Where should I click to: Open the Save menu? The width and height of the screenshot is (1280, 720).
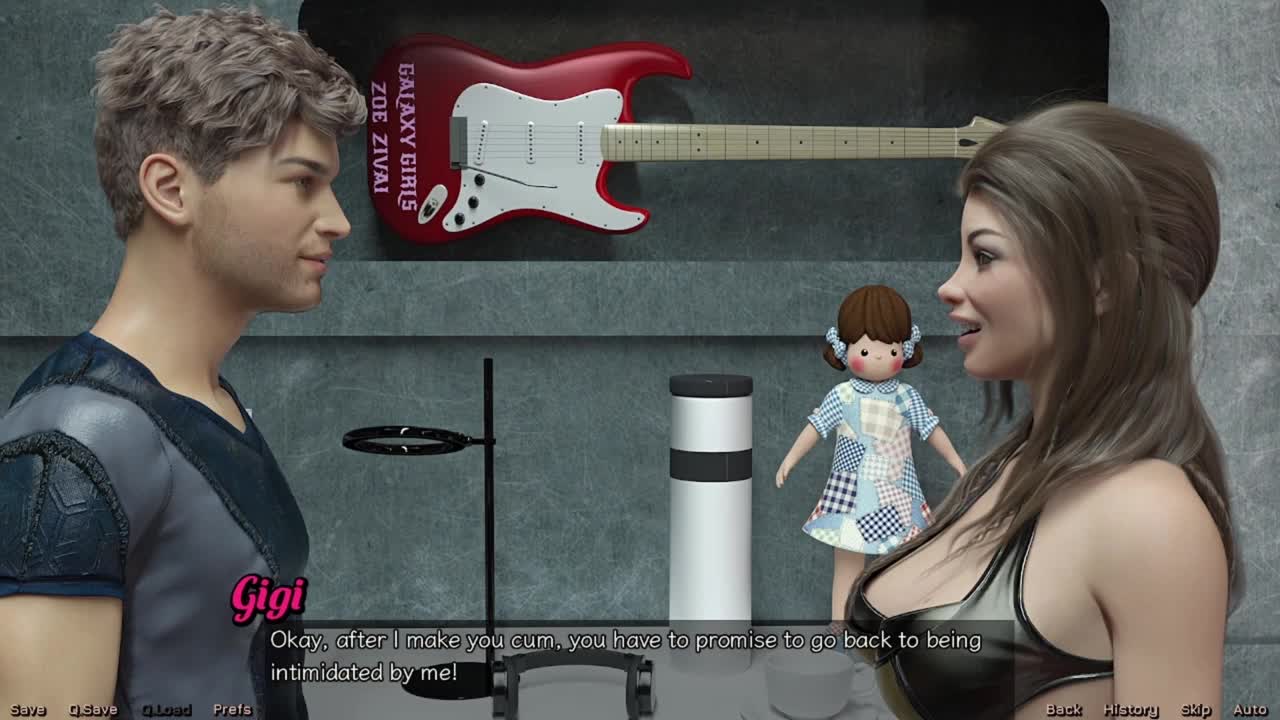[28, 709]
